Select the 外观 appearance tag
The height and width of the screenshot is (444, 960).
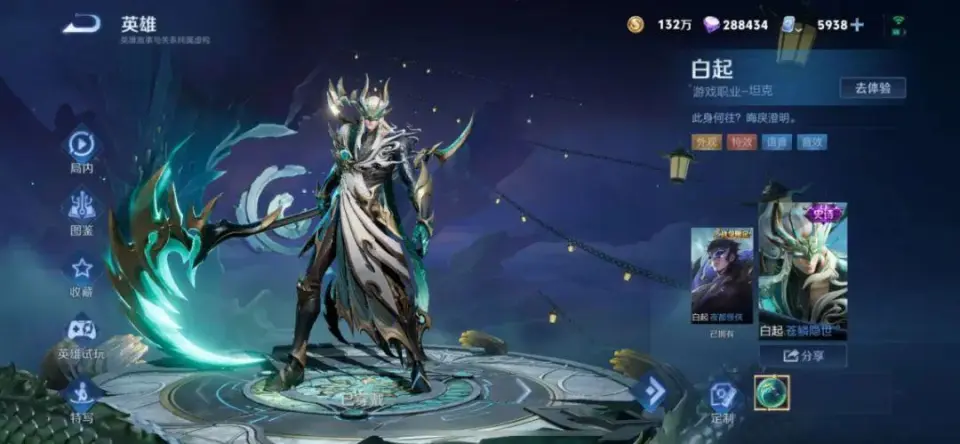click(x=707, y=142)
